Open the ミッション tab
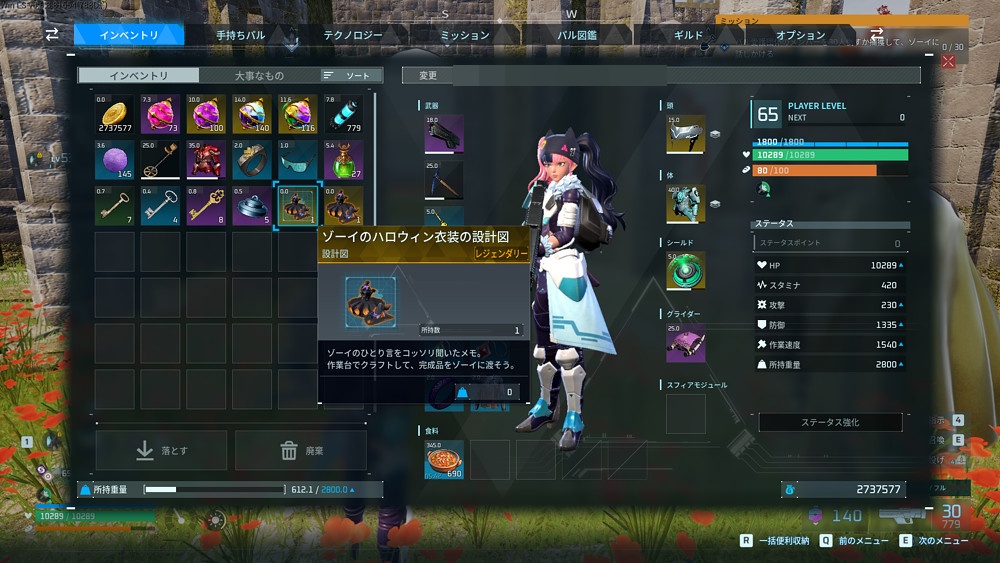This screenshot has height=563, width=1000. (465, 35)
